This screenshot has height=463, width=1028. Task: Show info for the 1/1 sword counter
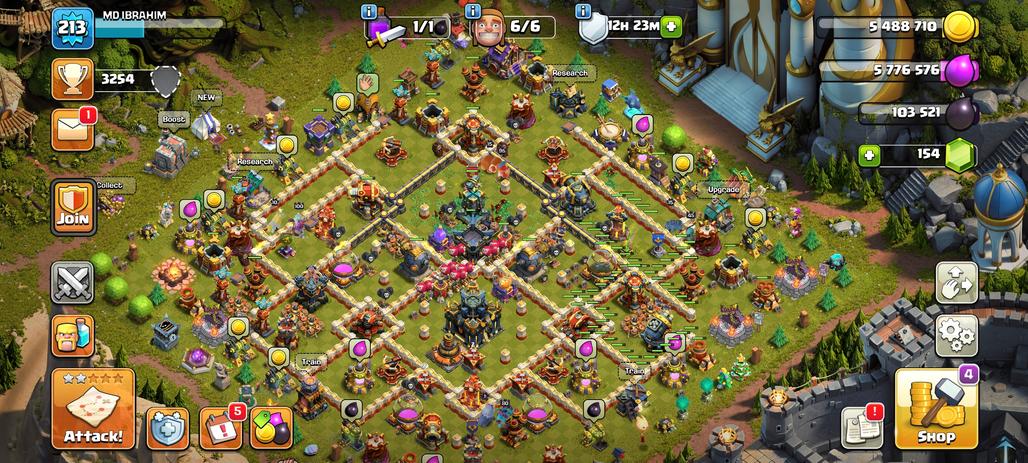click(370, 11)
